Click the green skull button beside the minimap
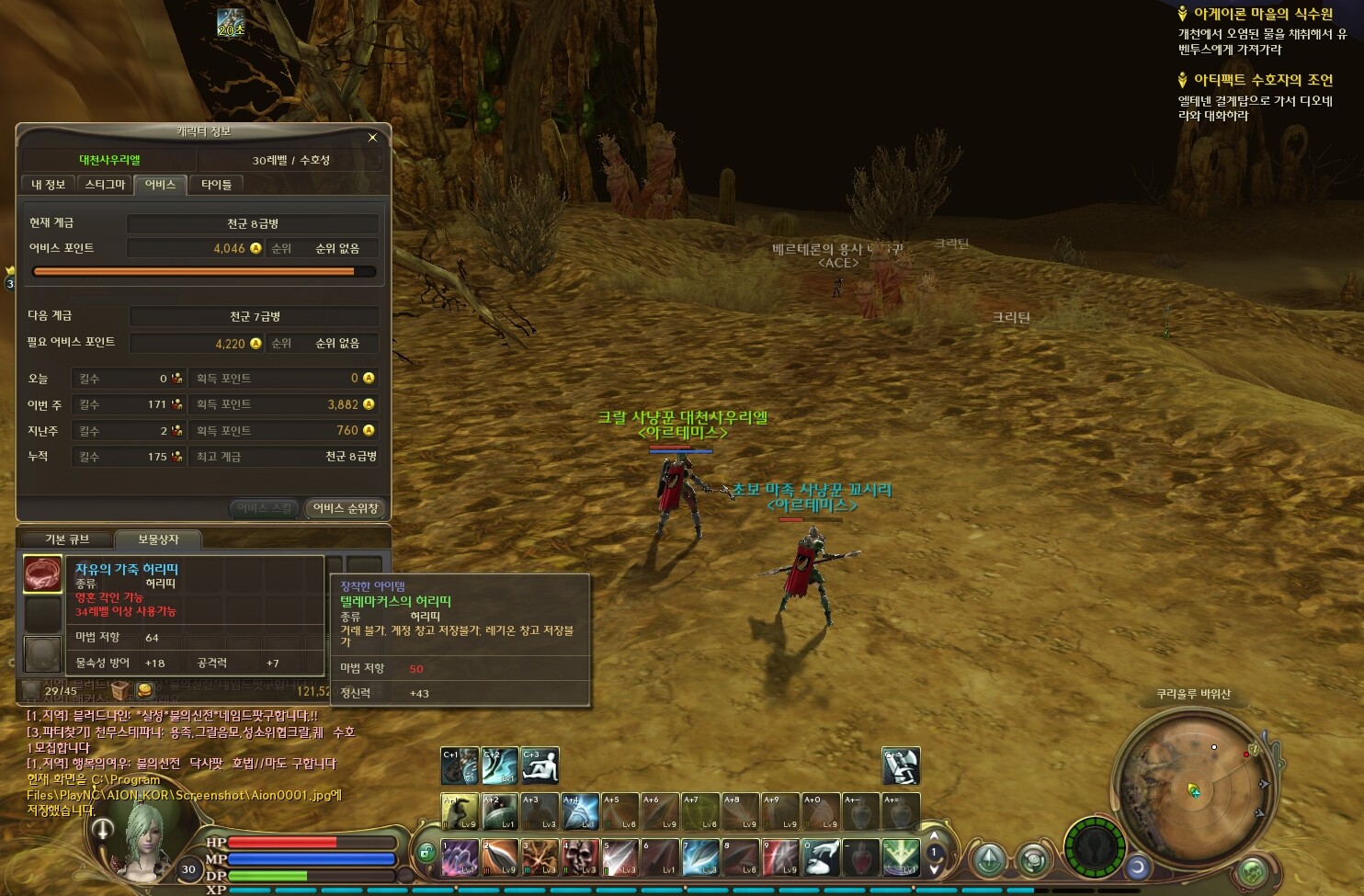 [x=1252, y=870]
